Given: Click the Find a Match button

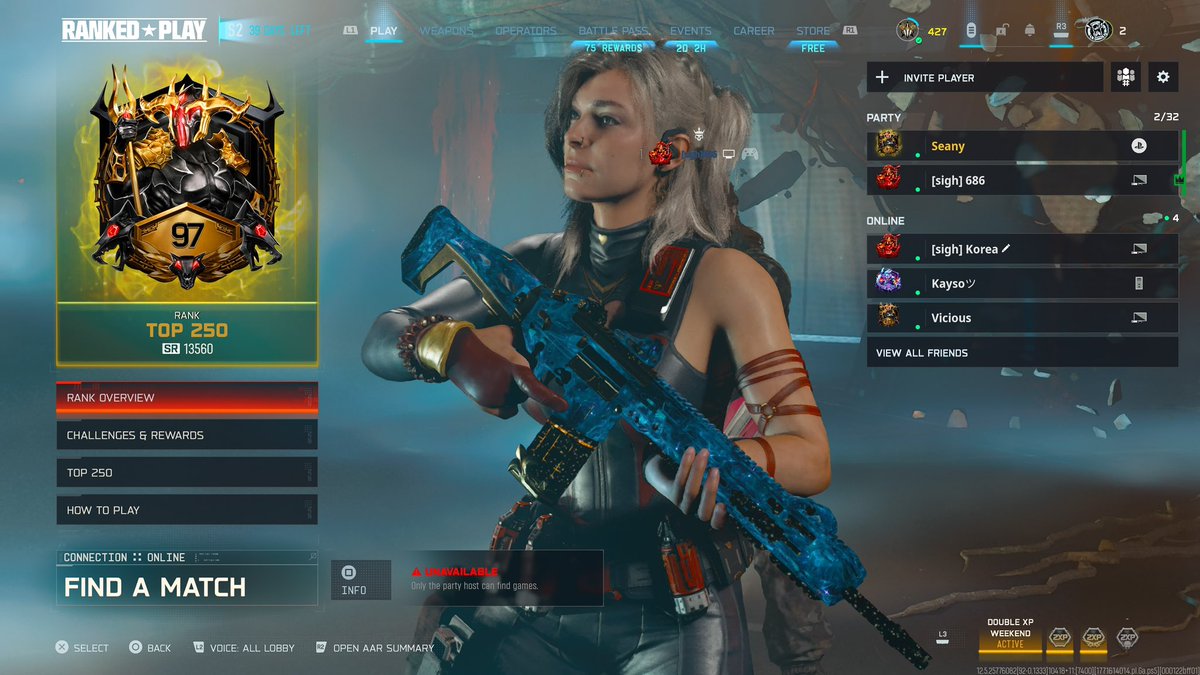Looking at the screenshot, I should (x=187, y=586).
